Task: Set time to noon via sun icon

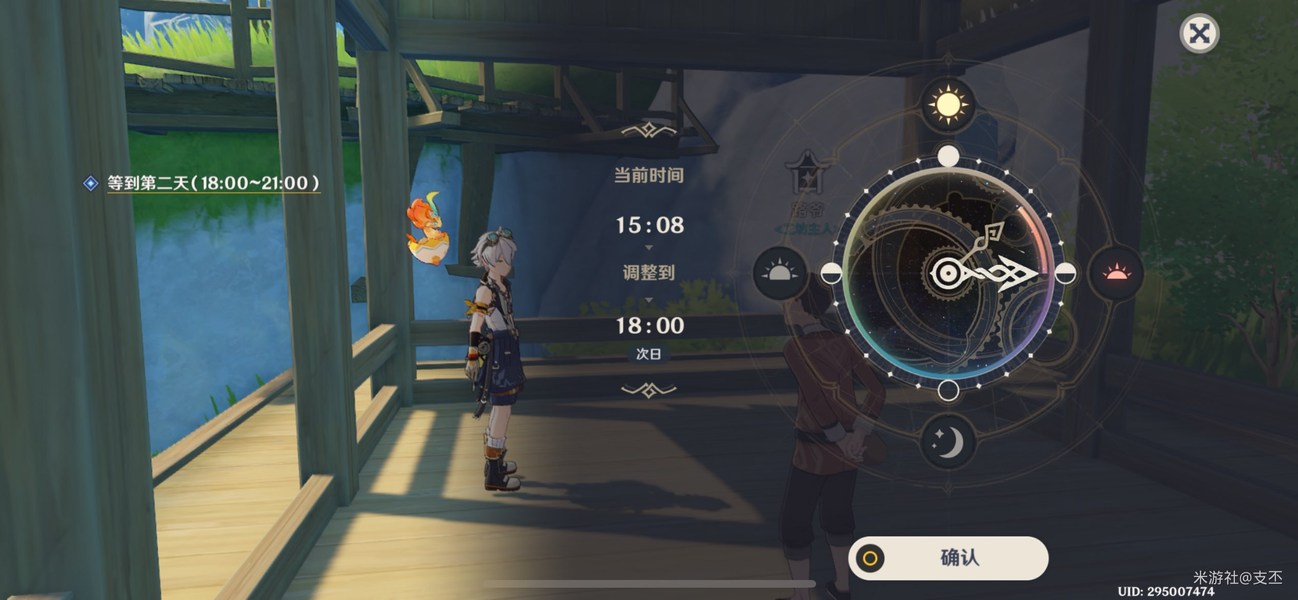Action: tap(947, 104)
